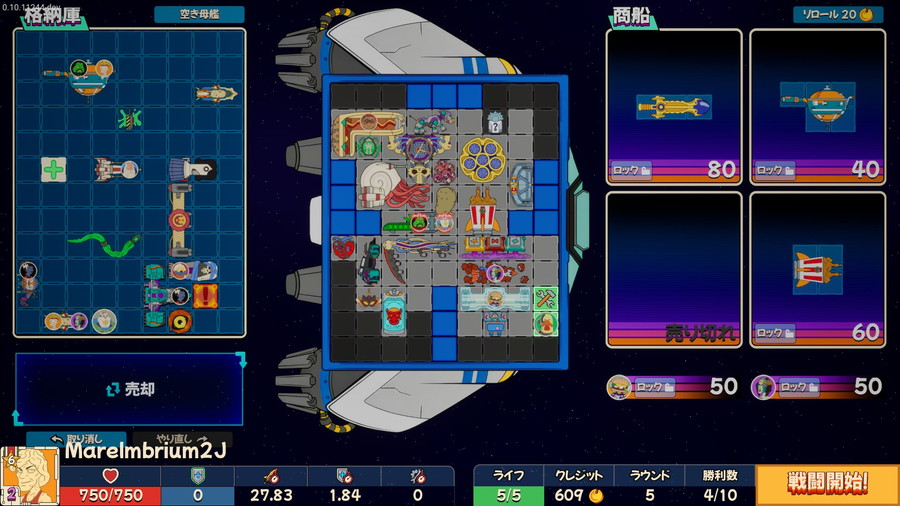Select the red-striped thruster priced 60
The image size is (900, 506).
click(817, 267)
